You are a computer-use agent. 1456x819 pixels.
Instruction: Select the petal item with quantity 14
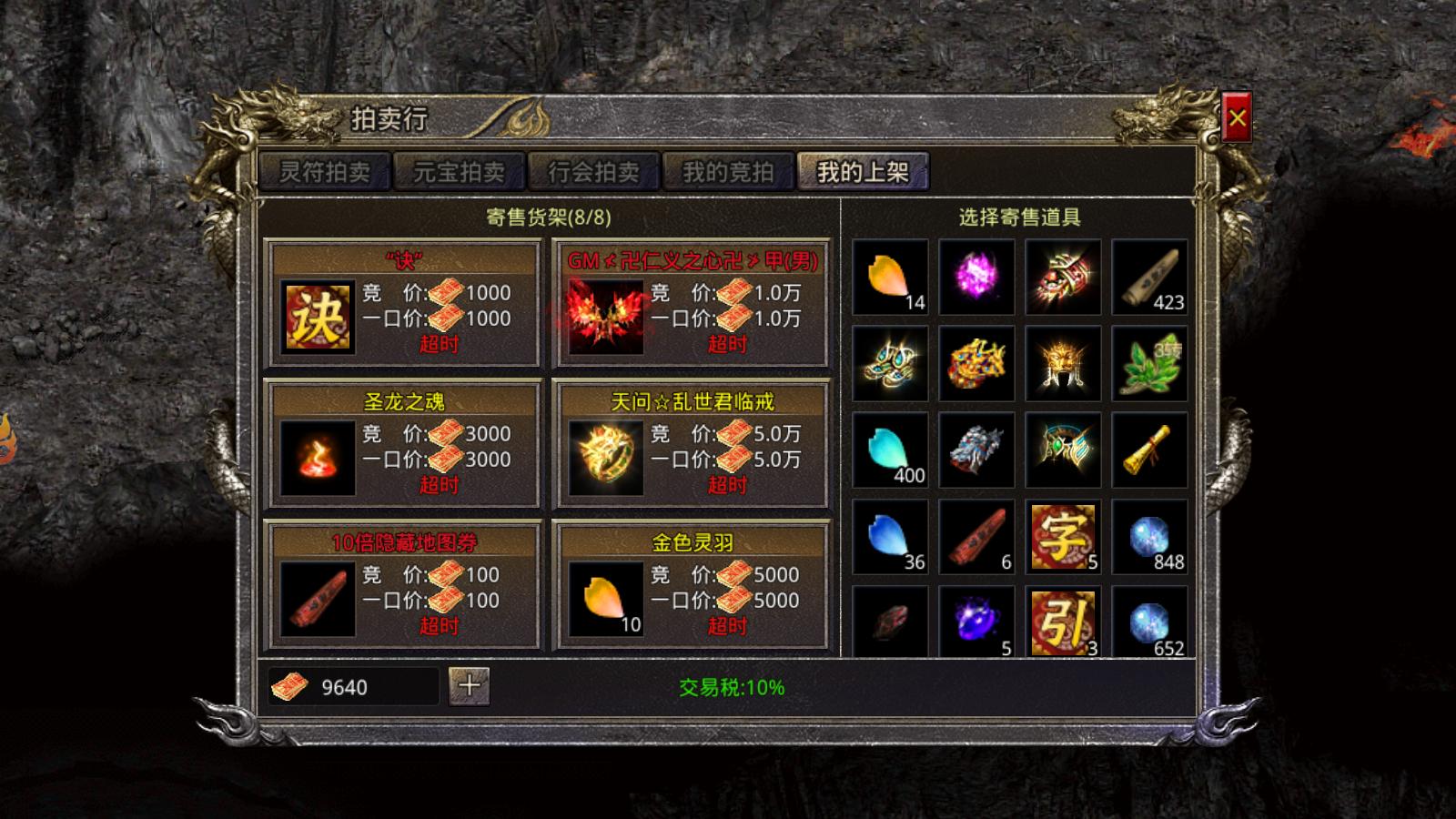click(890, 278)
